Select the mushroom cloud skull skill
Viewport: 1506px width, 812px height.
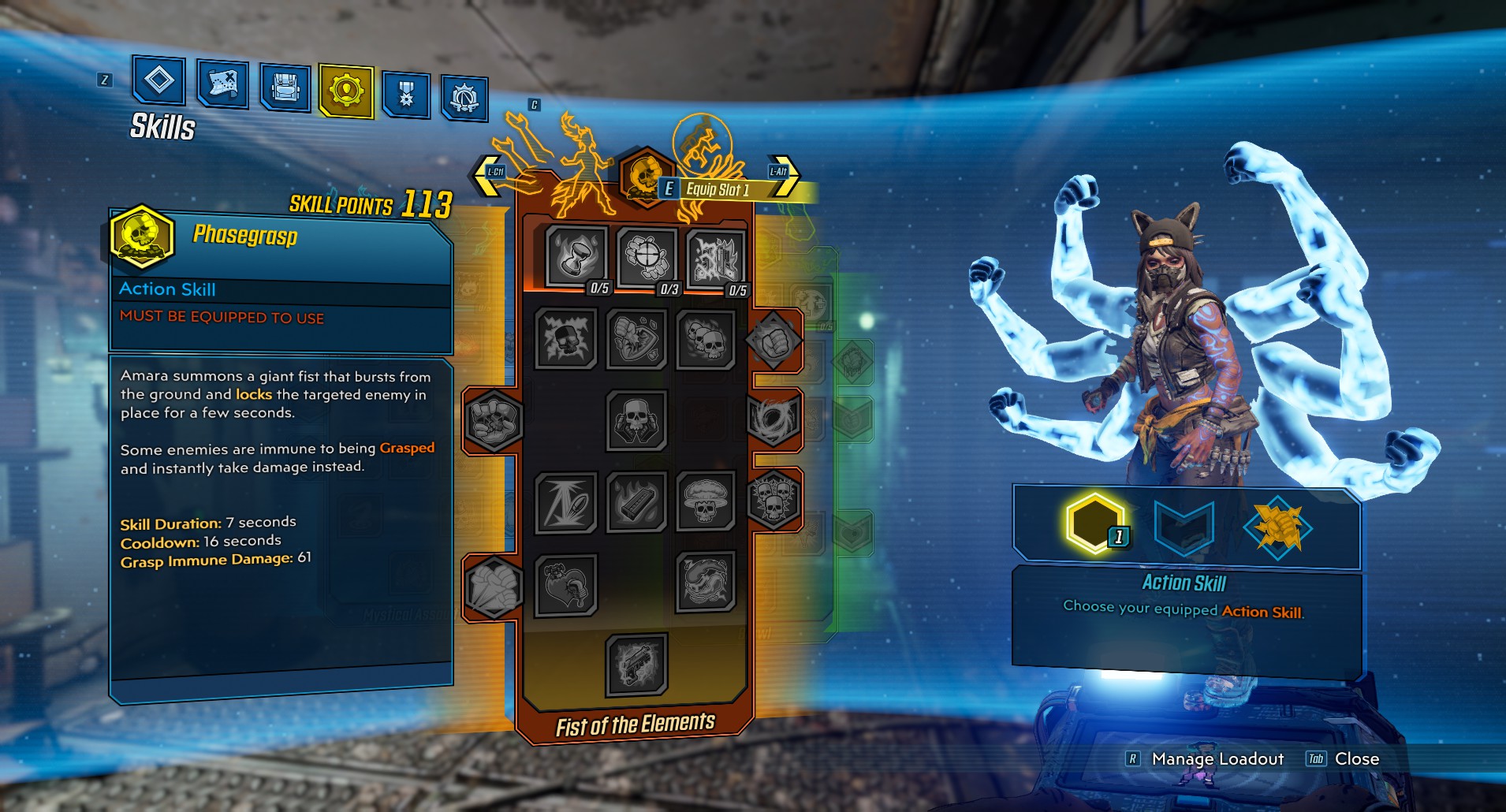[x=705, y=501]
